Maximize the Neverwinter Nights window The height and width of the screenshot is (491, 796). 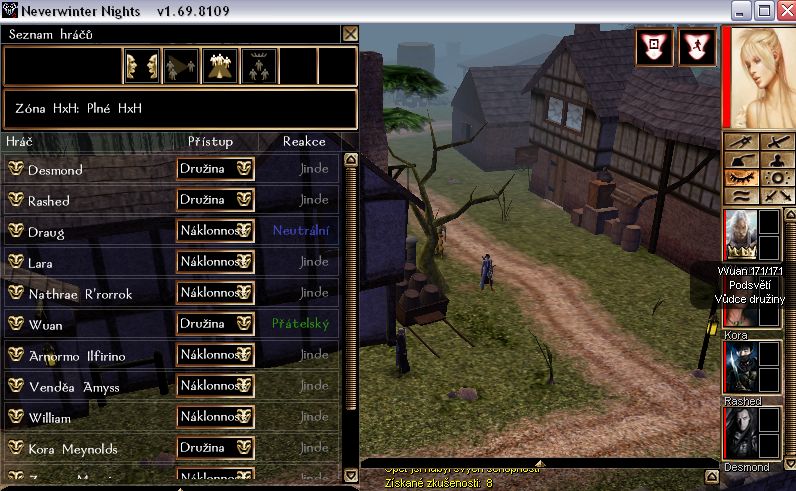pyautogui.click(x=765, y=11)
